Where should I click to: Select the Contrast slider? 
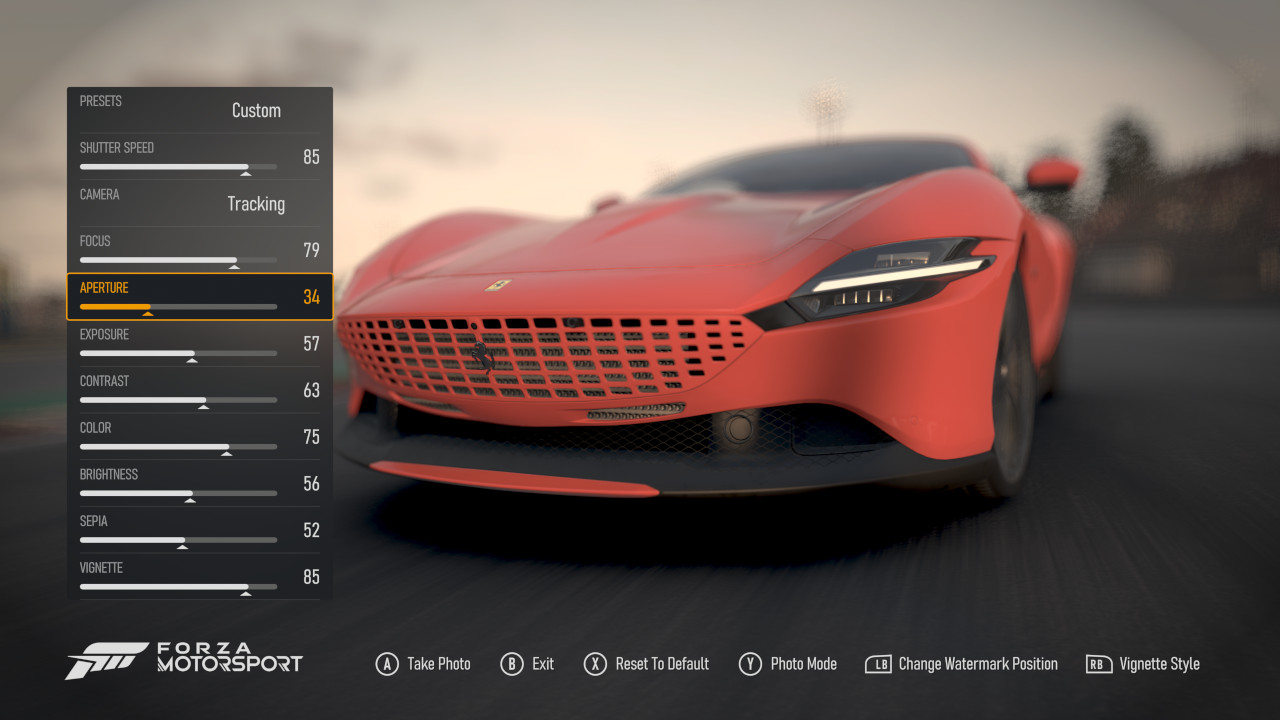pos(178,400)
